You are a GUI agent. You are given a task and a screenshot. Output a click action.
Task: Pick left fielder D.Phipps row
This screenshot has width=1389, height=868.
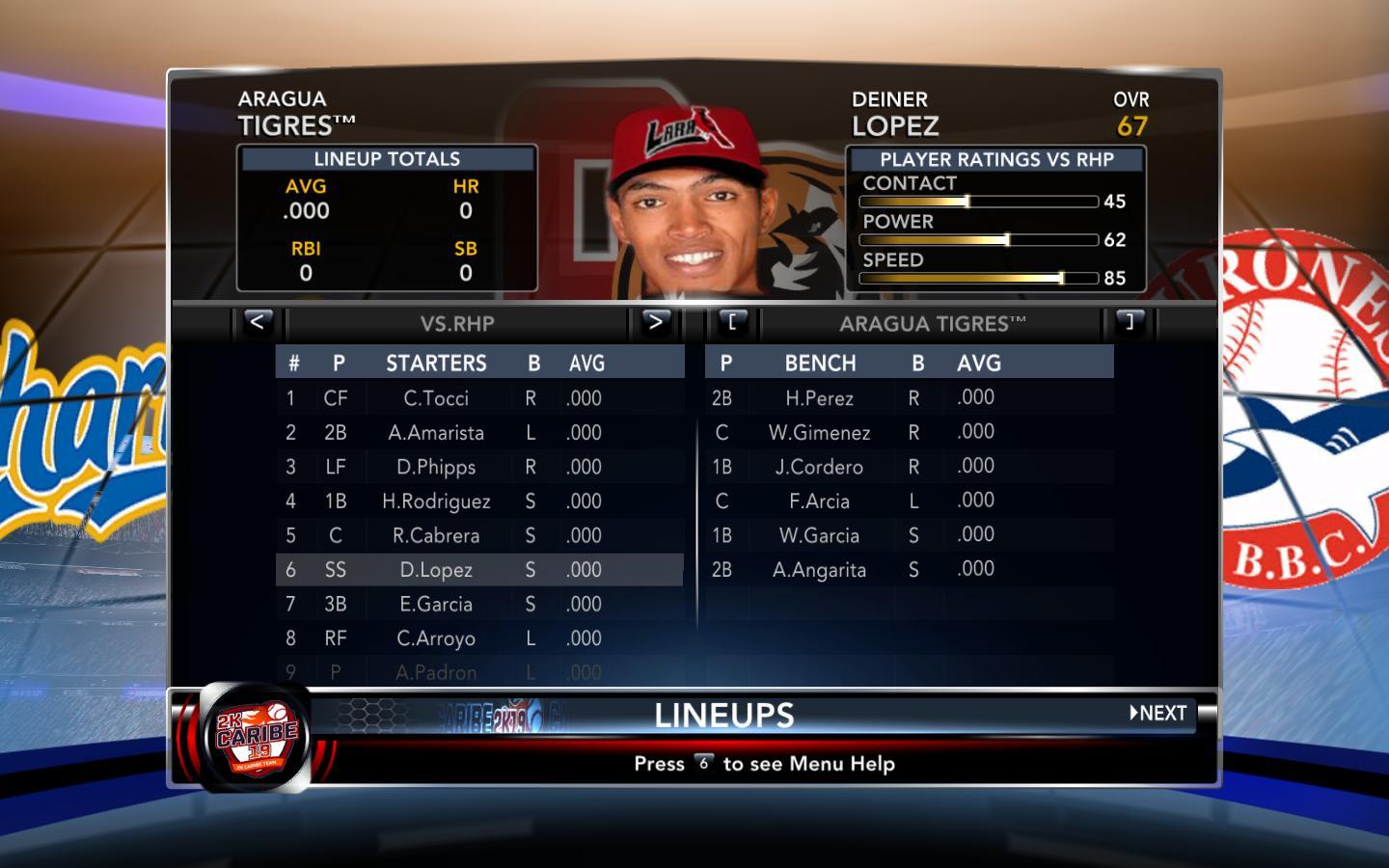coord(436,468)
